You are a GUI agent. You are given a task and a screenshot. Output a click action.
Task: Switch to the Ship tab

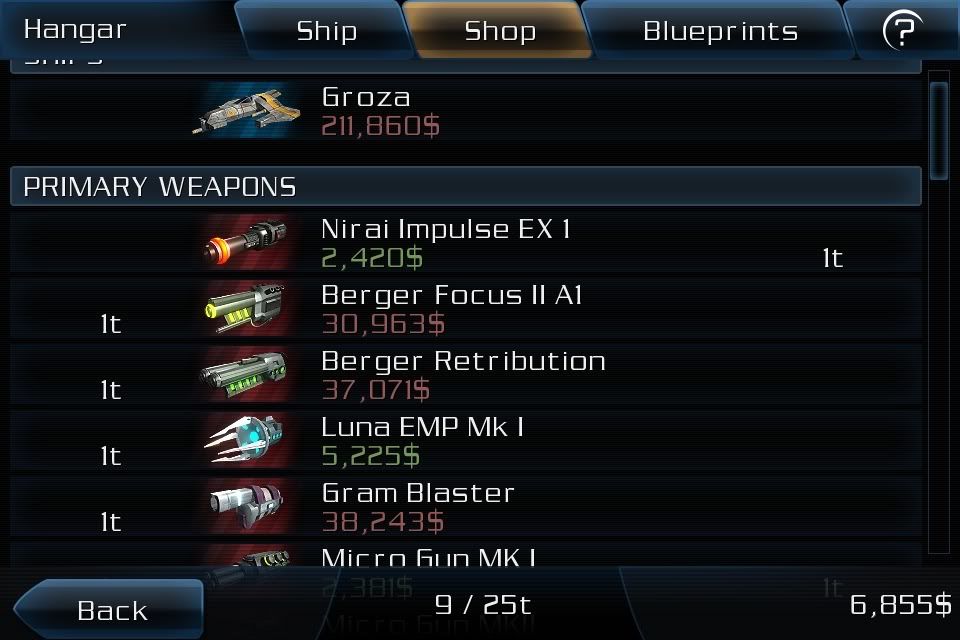pyautogui.click(x=326, y=30)
